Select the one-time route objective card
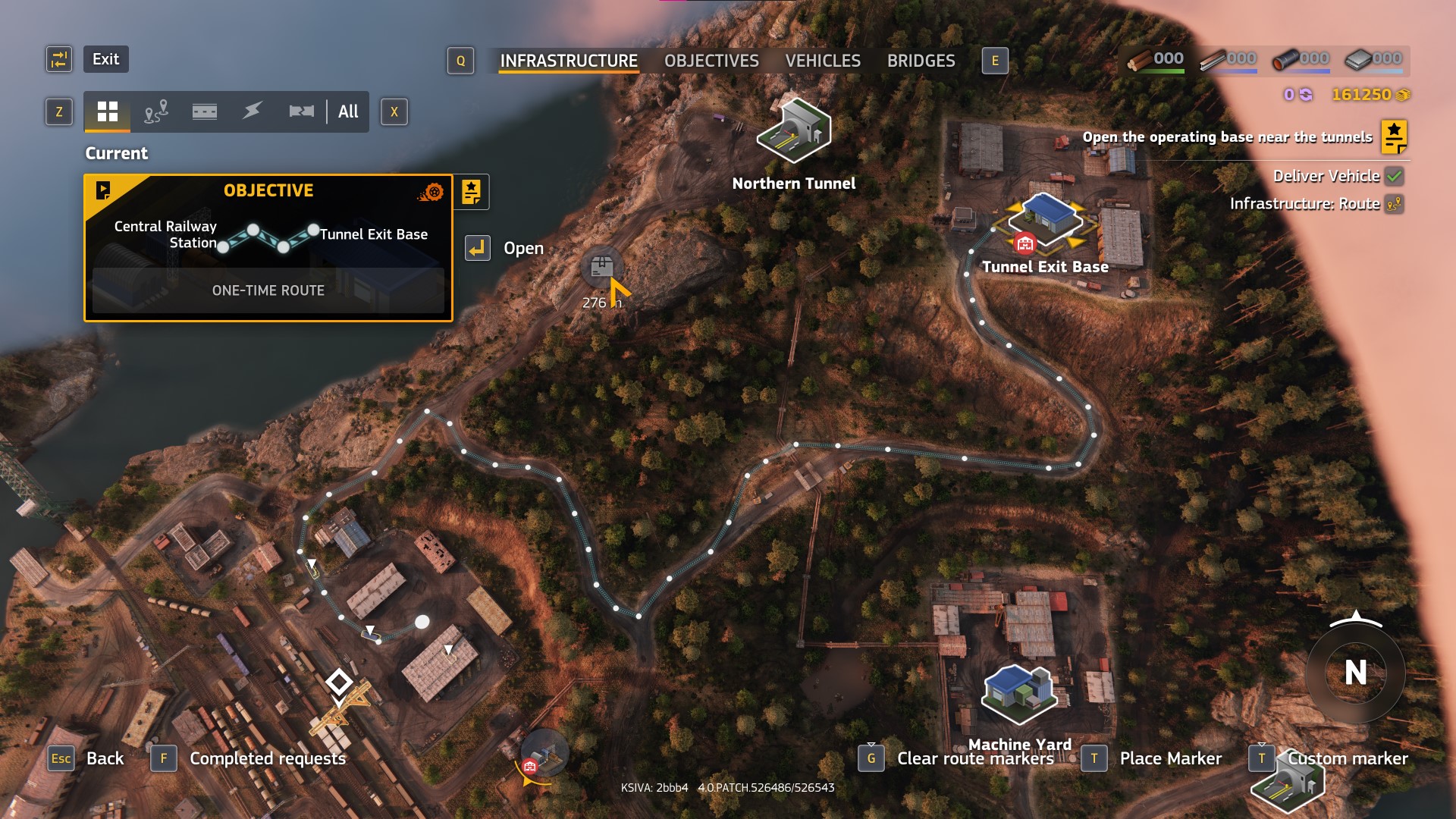 268,248
